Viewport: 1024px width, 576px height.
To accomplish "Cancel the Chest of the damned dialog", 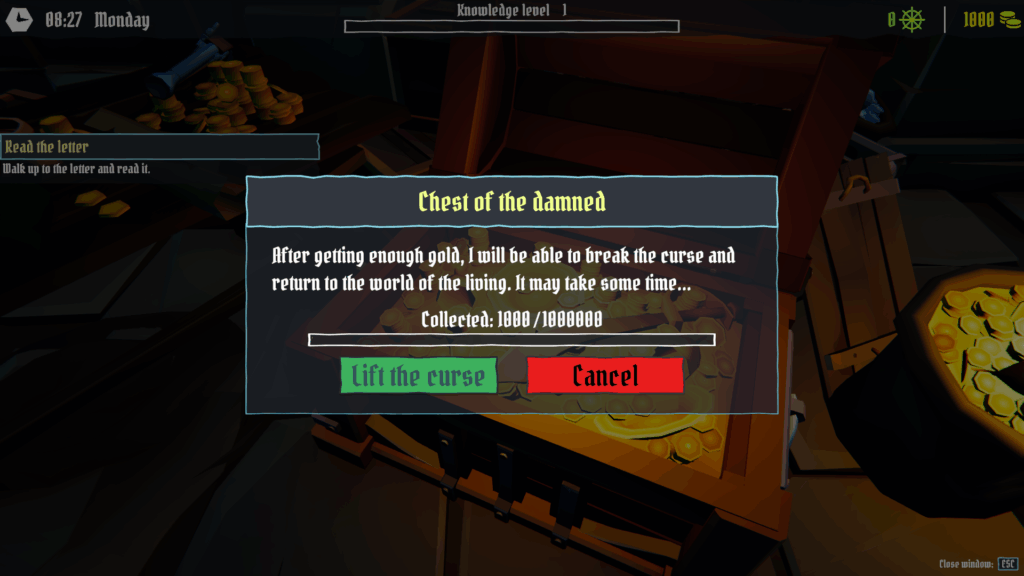I will 605,376.
